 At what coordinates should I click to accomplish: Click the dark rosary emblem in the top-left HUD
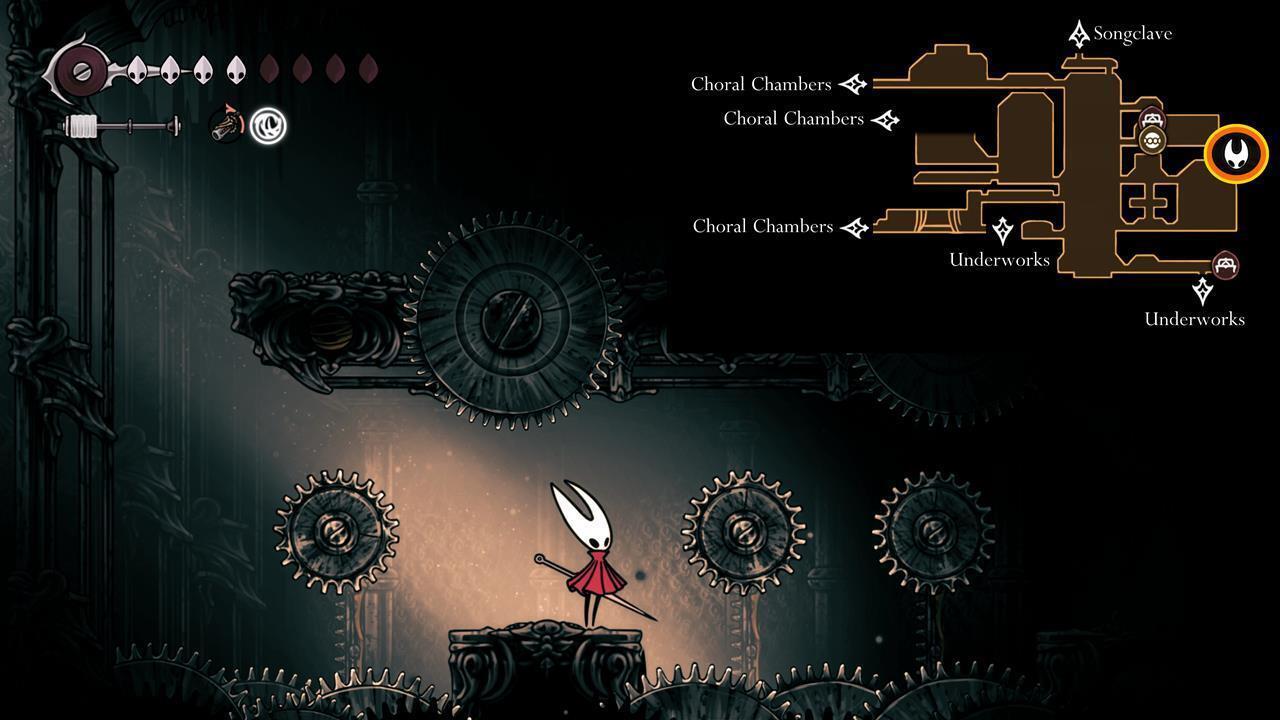point(80,72)
